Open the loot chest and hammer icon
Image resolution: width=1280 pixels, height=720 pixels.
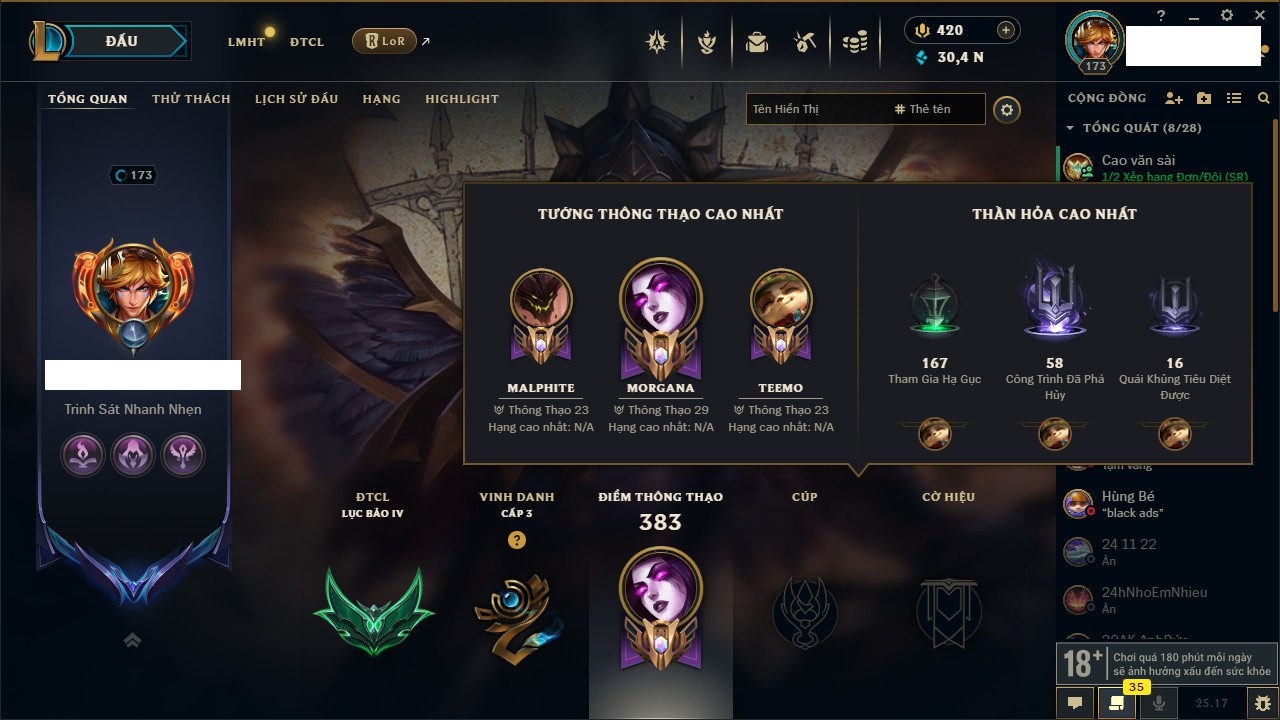805,42
